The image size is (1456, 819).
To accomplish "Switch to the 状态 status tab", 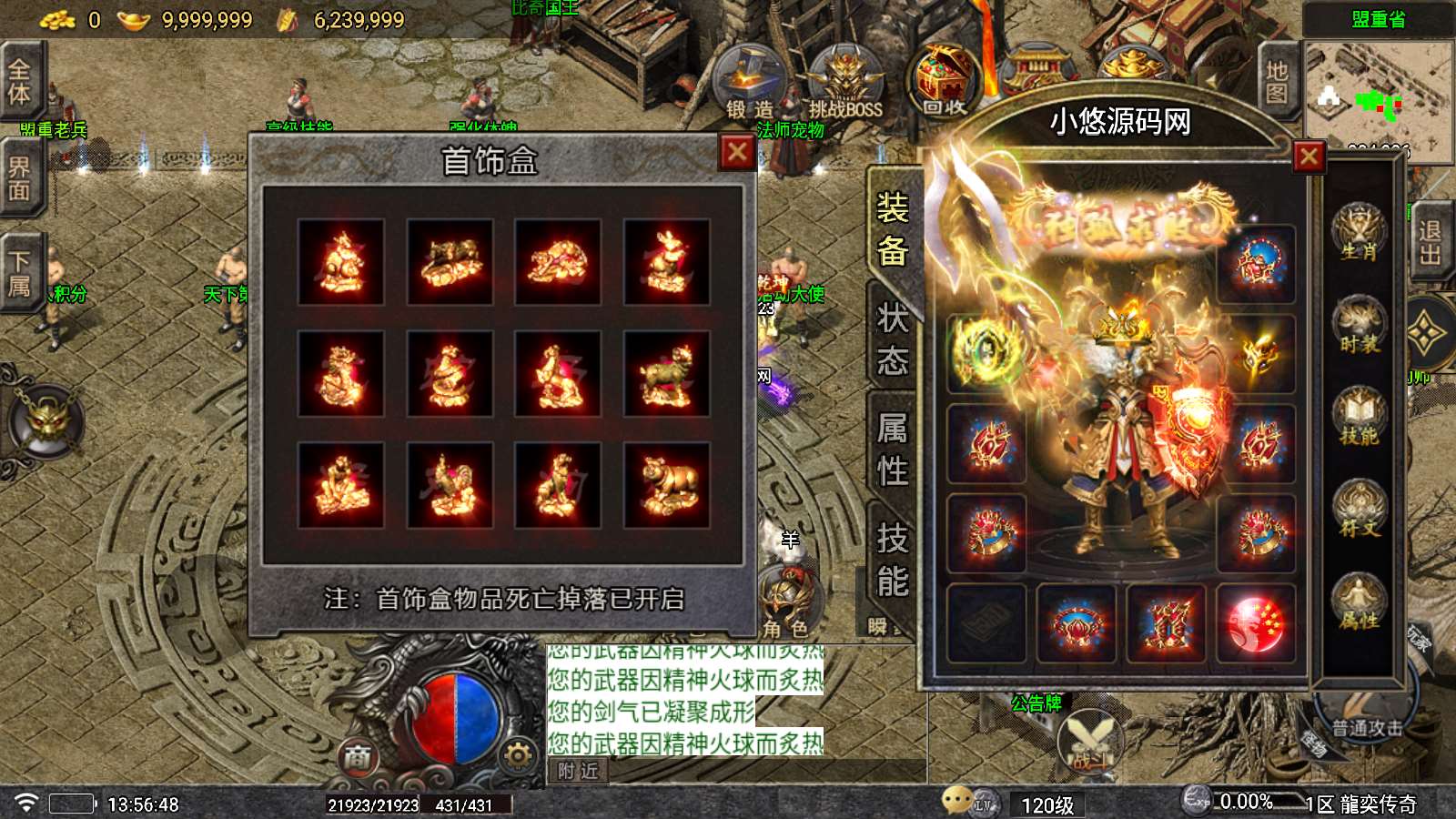I will tap(892, 339).
